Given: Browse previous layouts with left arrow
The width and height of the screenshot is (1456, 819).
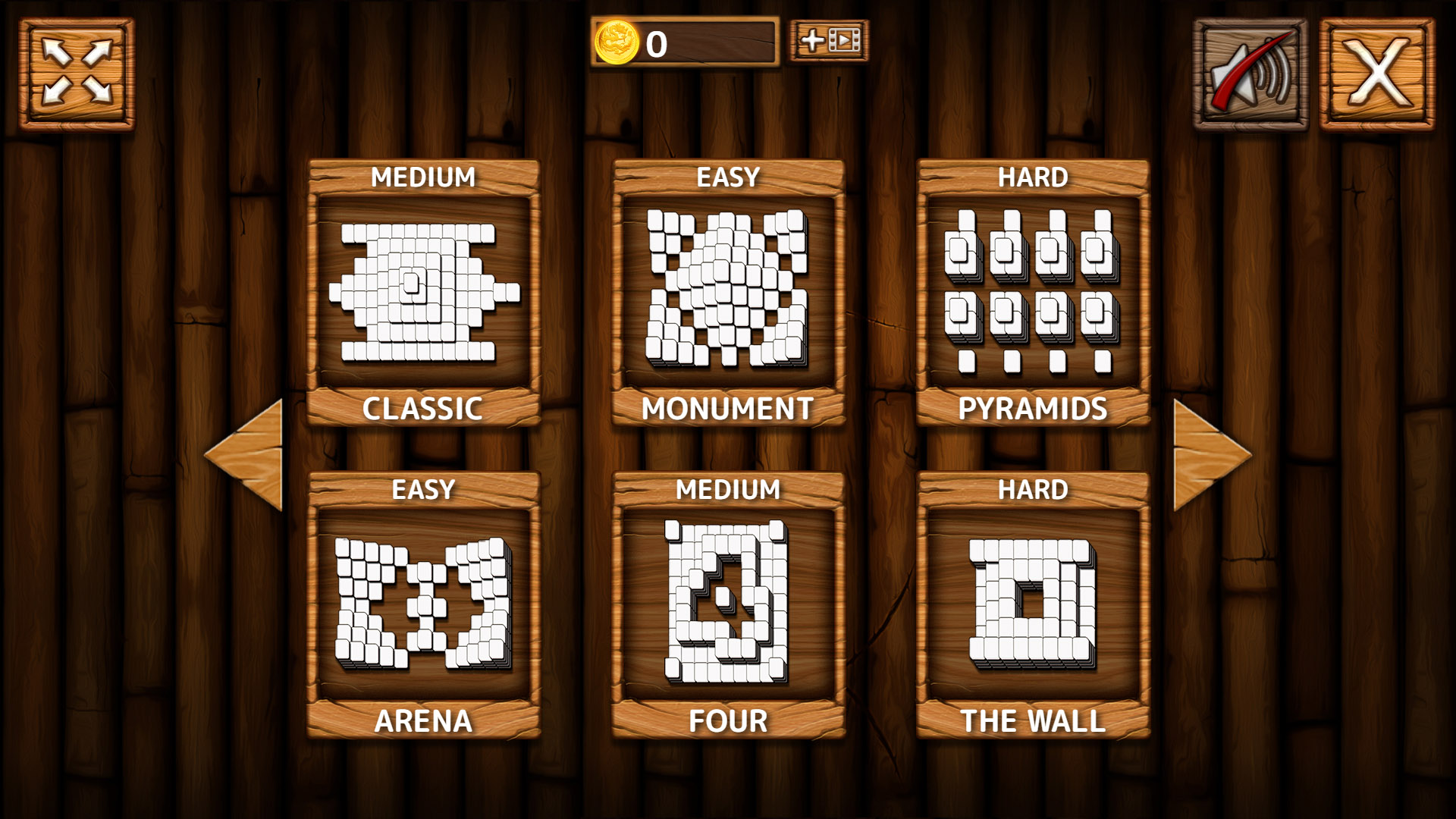Looking at the screenshot, I should point(248,455).
